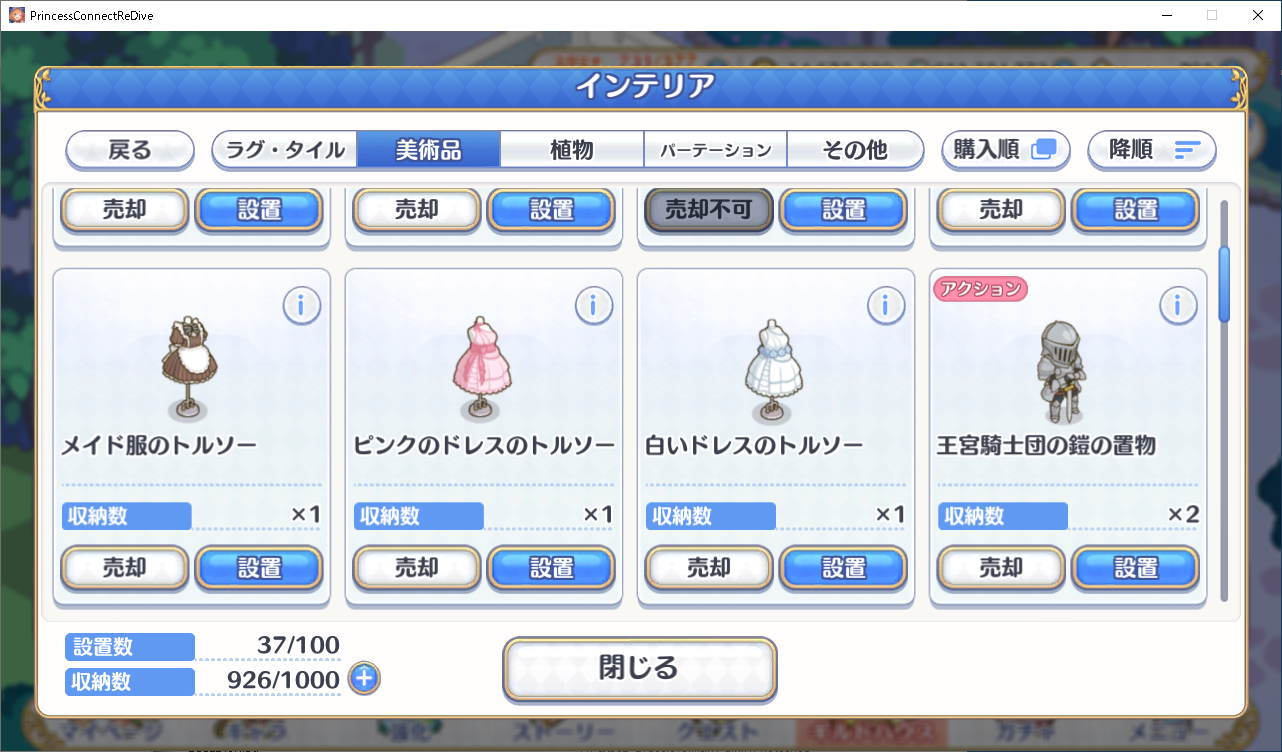The height and width of the screenshot is (752, 1282).
Task: Place the ピンクのドレスのトルソー
Action: click(551, 568)
